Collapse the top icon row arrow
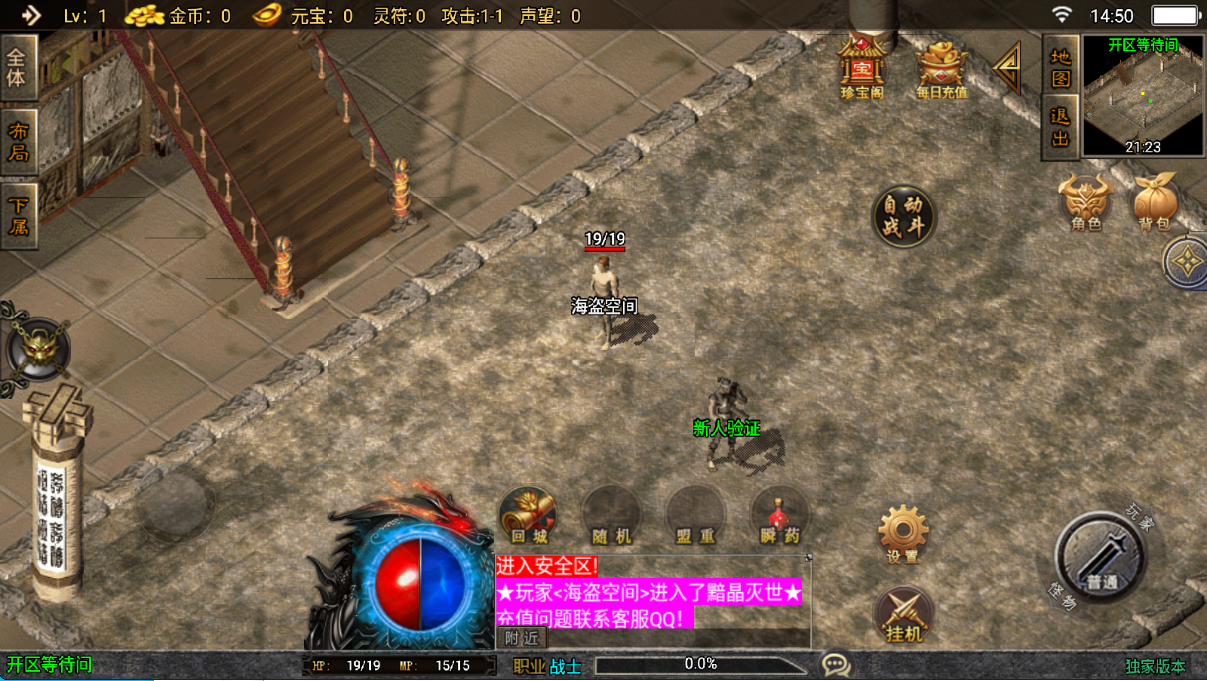The height and width of the screenshot is (681, 1207). click(x=1007, y=67)
